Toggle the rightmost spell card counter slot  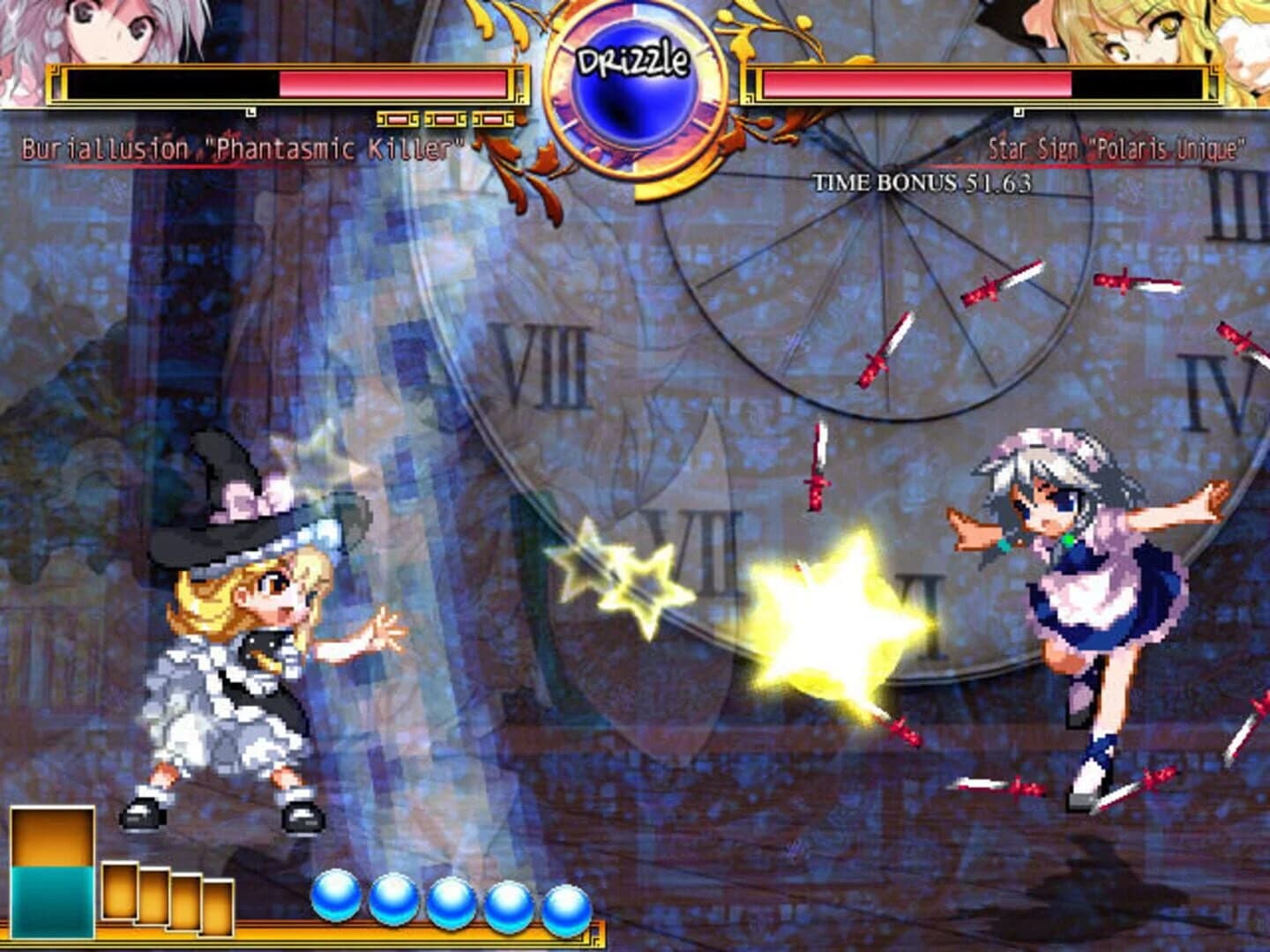[491, 118]
